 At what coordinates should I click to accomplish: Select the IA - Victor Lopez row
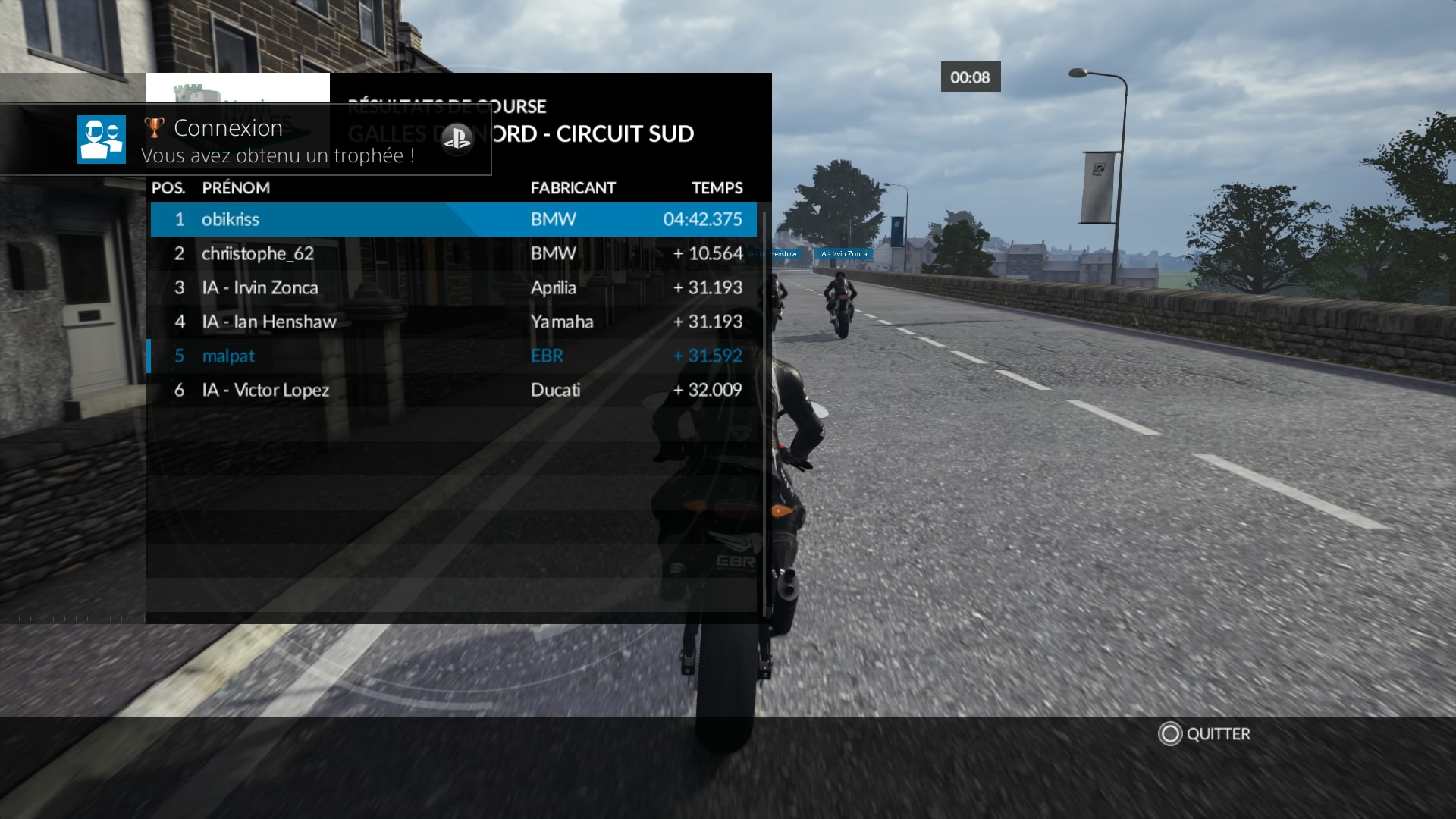pyautogui.click(x=453, y=390)
